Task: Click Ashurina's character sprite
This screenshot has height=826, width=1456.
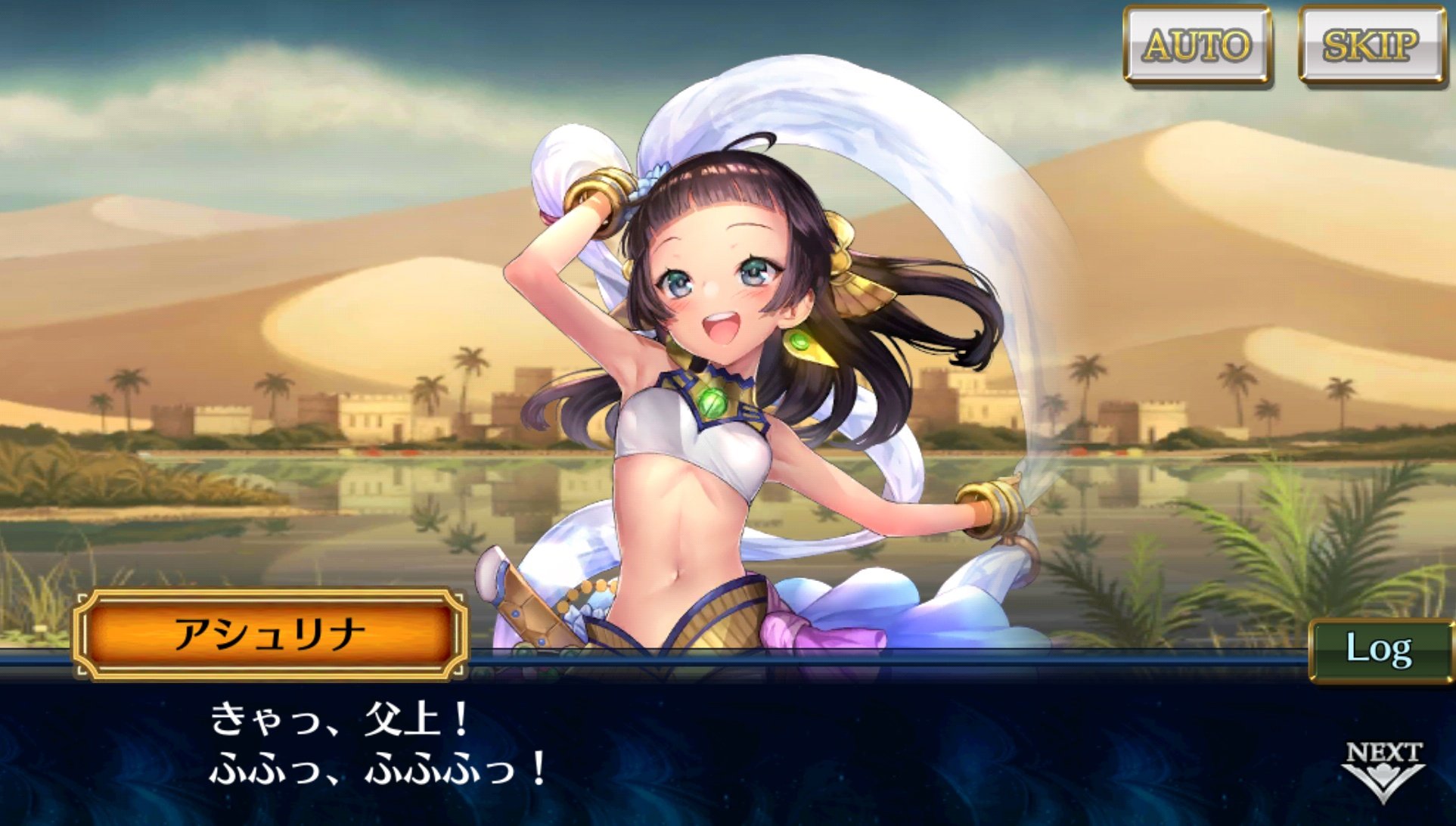Action: 726,378
